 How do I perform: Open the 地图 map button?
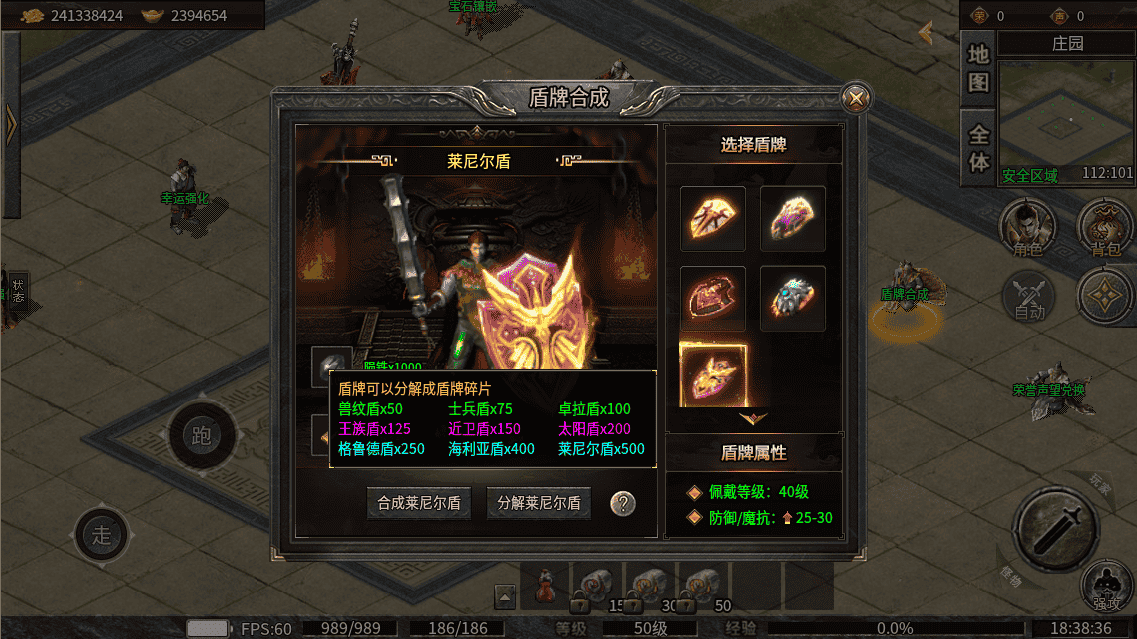pos(977,68)
